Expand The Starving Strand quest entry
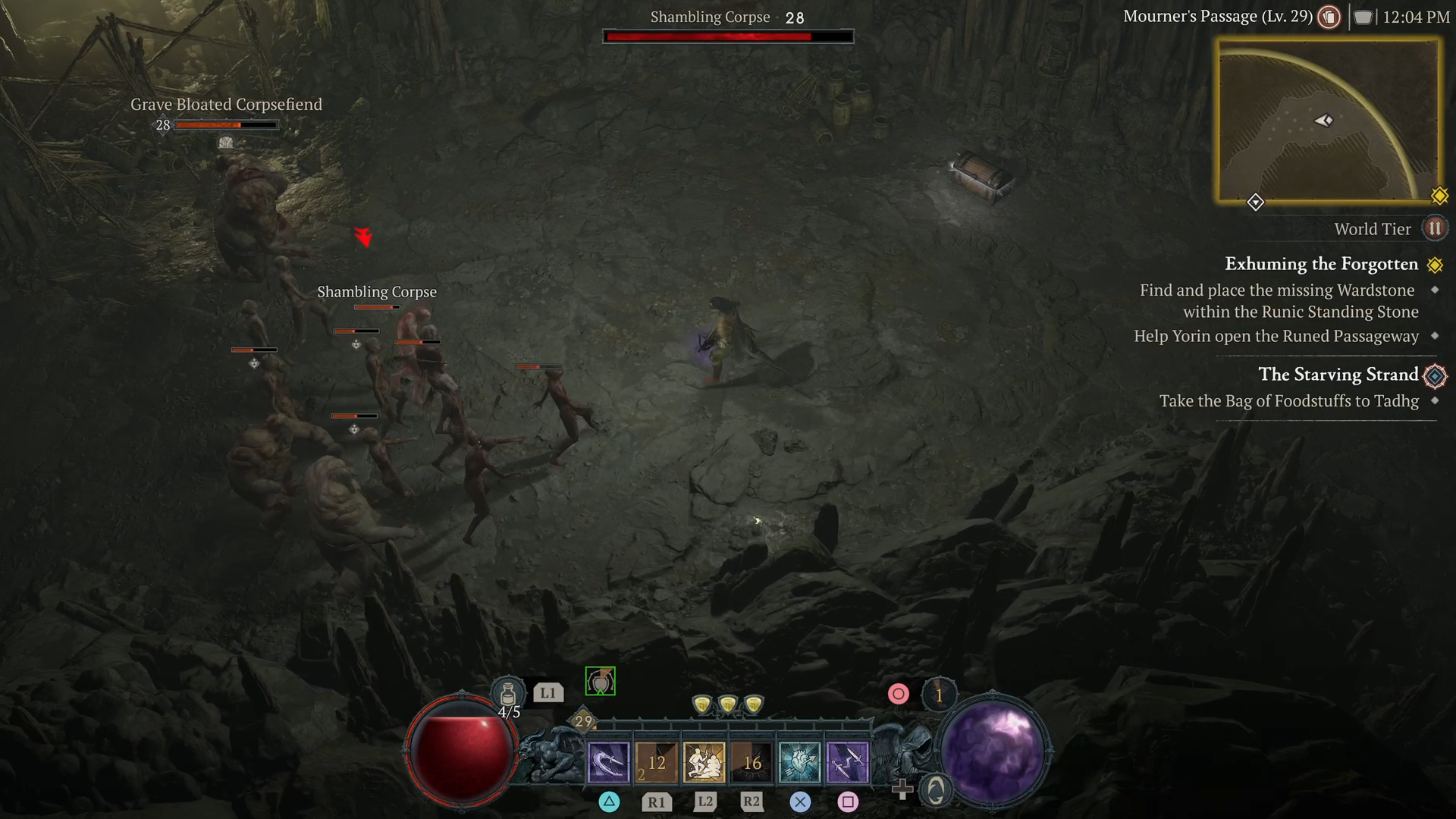 (x=1338, y=375)
